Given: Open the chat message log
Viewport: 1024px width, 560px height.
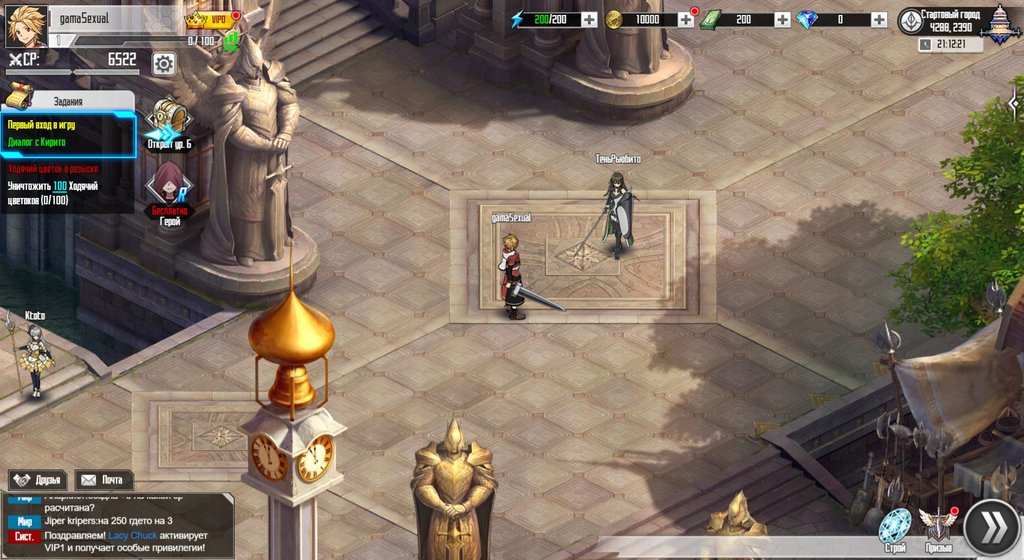Looking at the screenshot, I should click(118, 527).
